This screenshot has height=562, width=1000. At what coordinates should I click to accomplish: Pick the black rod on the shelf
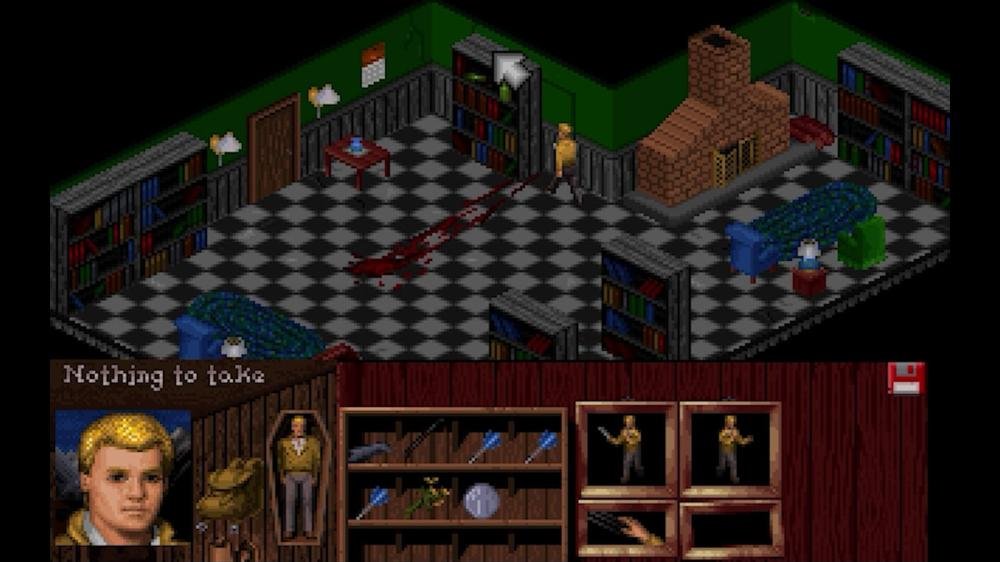click(x=425, y=438)
